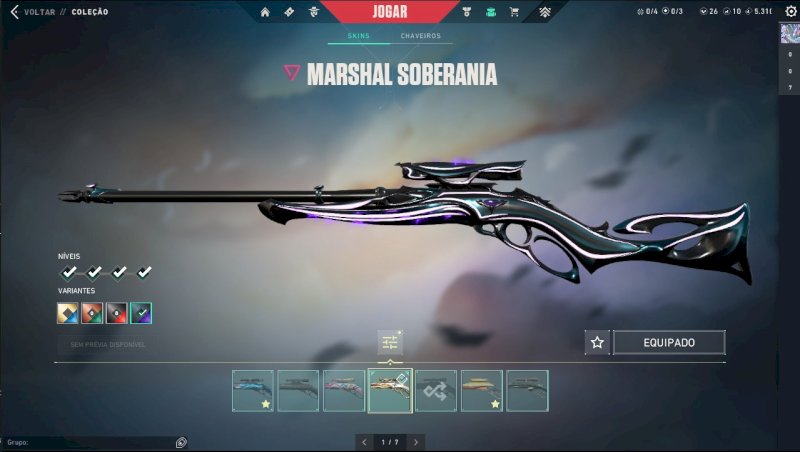Choose the gold and blue variant swatch
The width and height of the screenshot is (800, 452).
click(69, 313)
